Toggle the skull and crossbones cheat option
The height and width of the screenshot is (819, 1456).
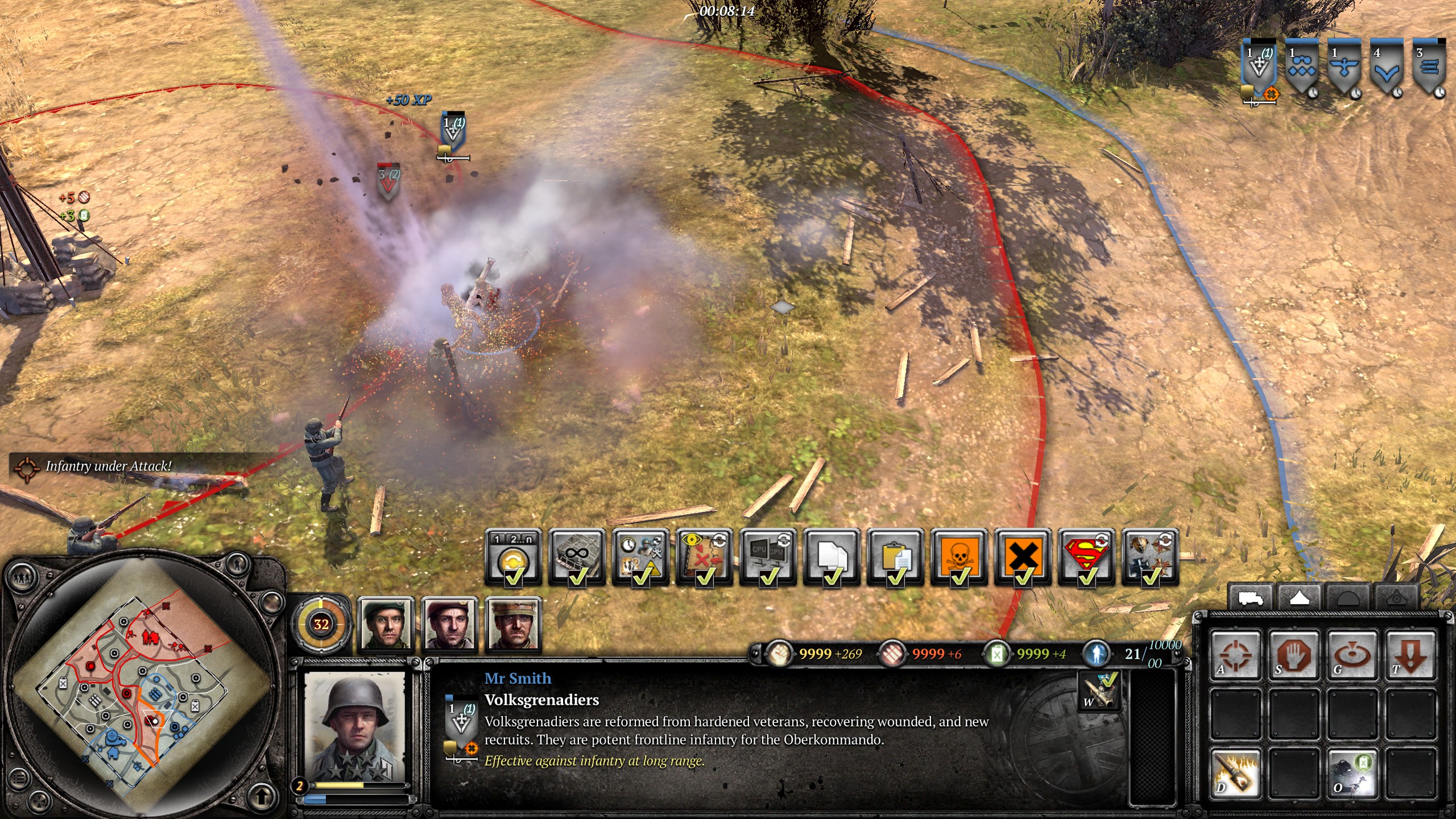[959, 557]
